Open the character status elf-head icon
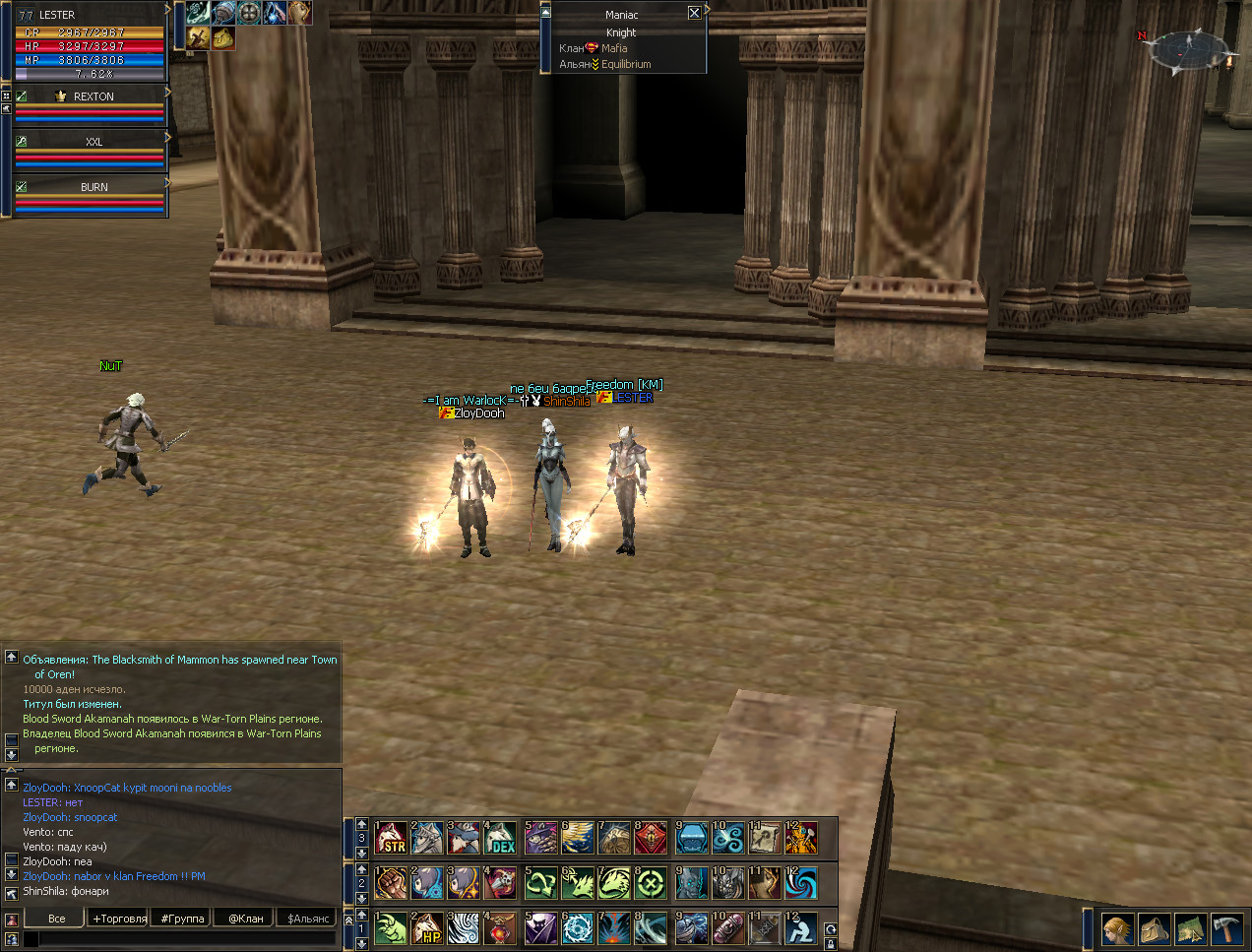 (1116, 928)
